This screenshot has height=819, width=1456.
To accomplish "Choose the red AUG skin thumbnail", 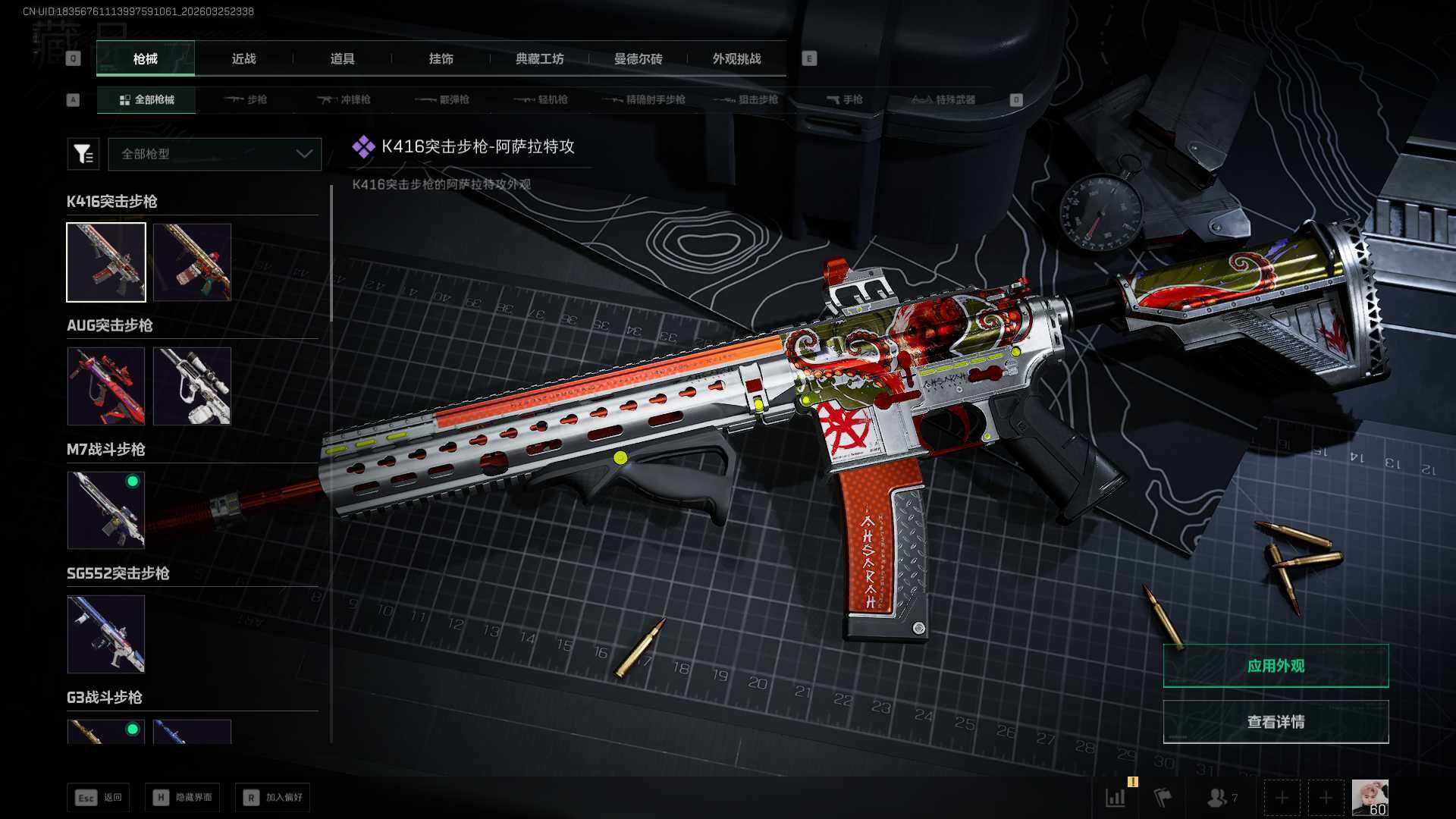I will [x=106, y=386].
